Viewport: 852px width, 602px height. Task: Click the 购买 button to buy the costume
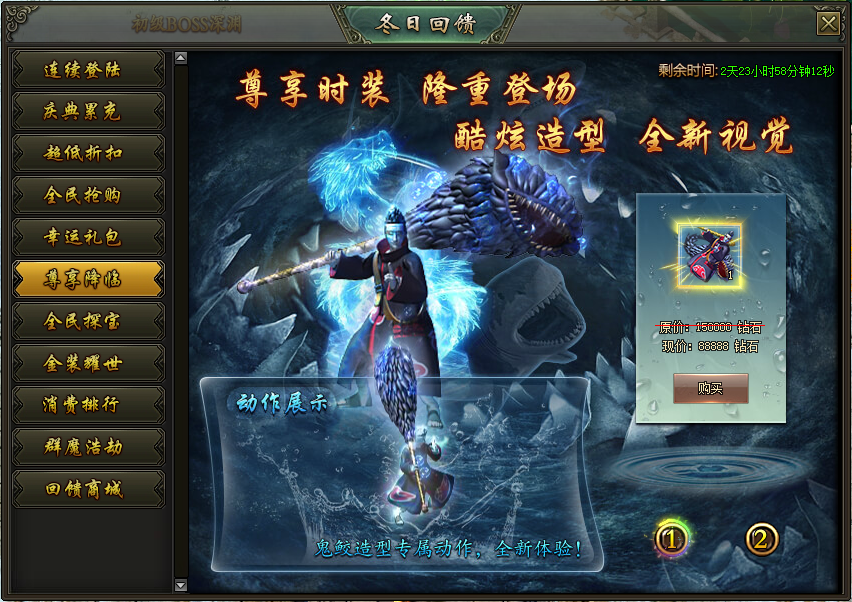[710, 388]
